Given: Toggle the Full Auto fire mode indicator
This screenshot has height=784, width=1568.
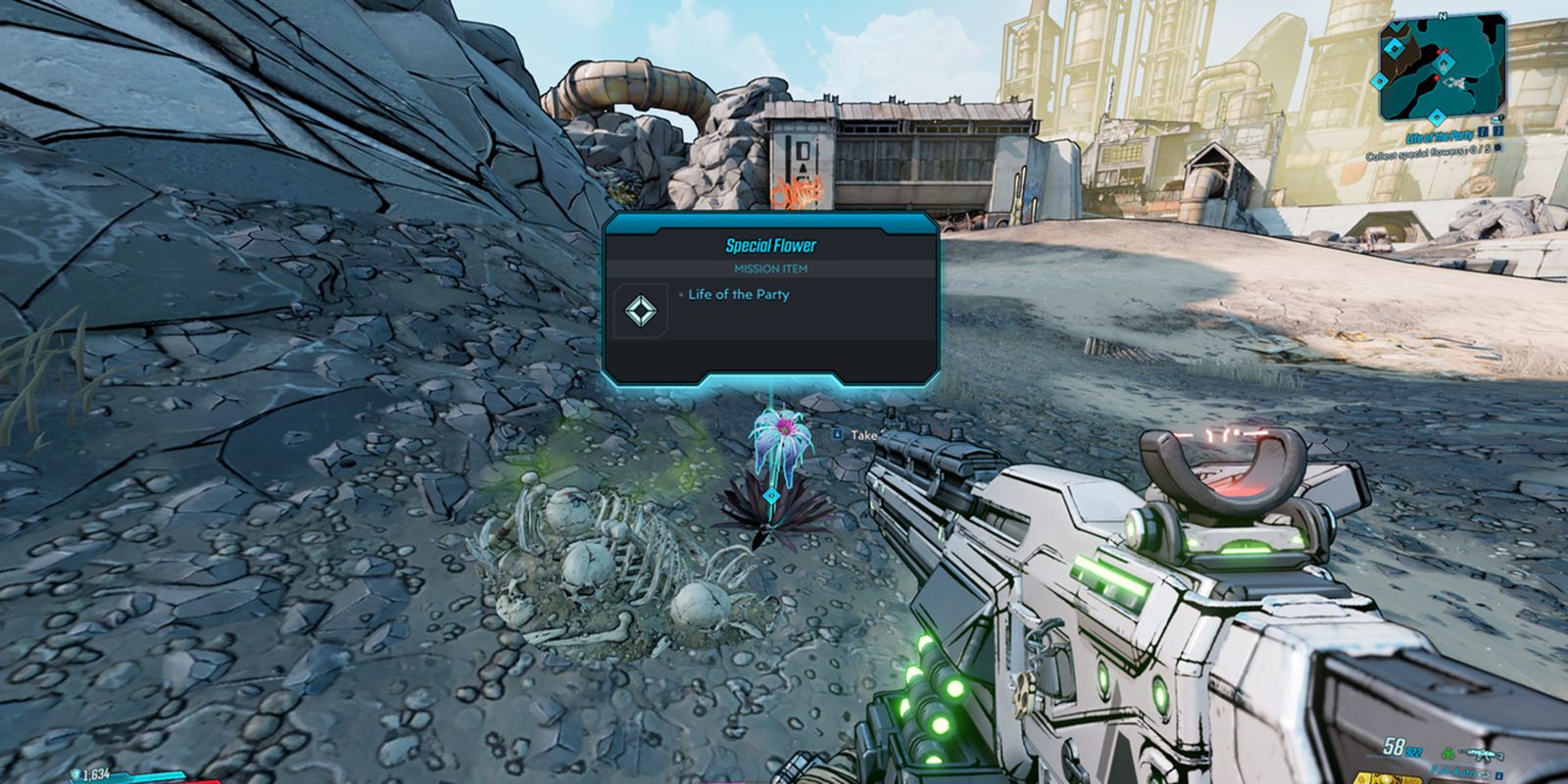Looking at the screenshot, I should point(1454,771).
